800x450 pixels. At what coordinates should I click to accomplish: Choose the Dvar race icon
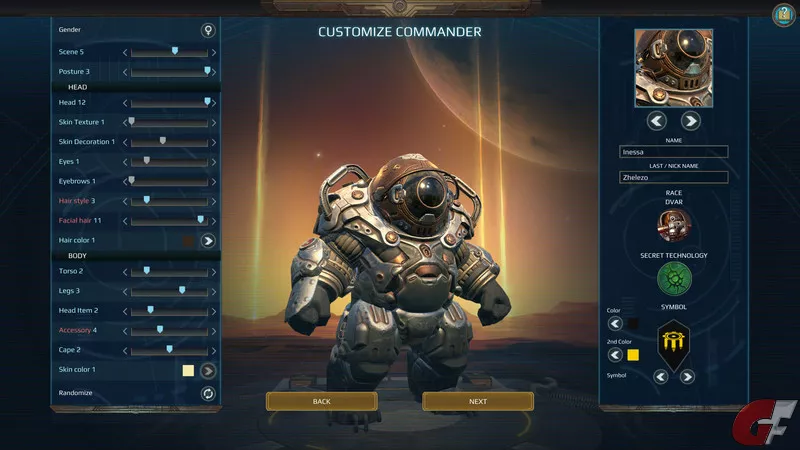(x=673, y=225)
